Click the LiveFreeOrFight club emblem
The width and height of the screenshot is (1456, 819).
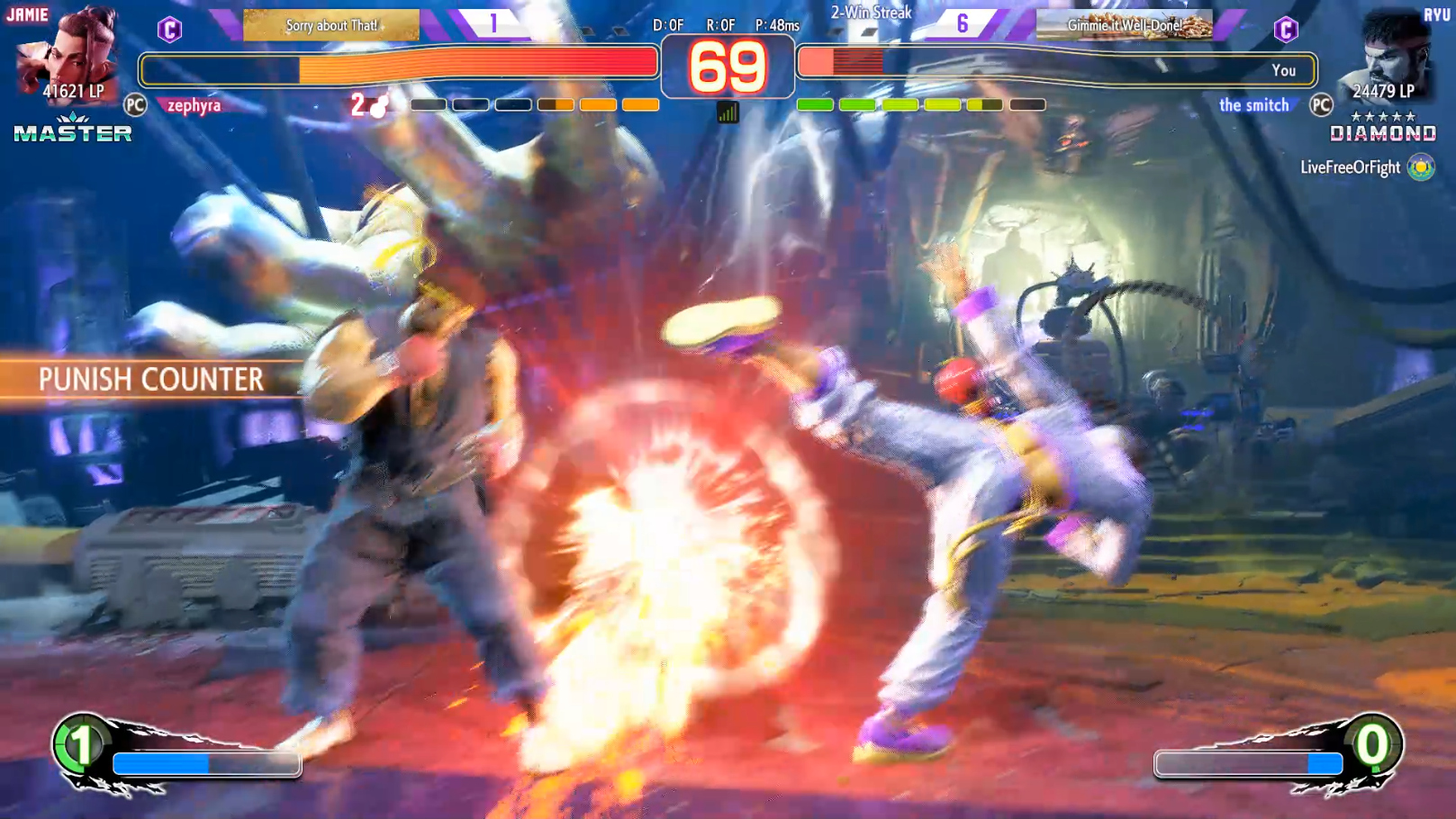click(1421, 167)
